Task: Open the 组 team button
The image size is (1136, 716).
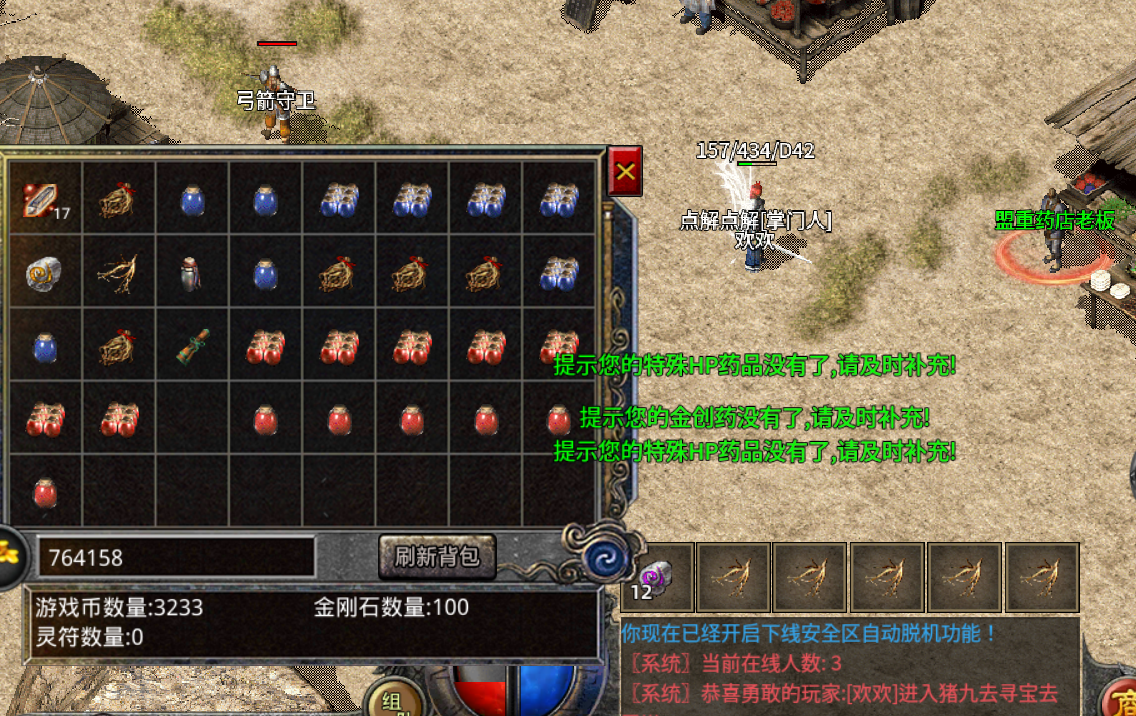Action: click(390, 700)
